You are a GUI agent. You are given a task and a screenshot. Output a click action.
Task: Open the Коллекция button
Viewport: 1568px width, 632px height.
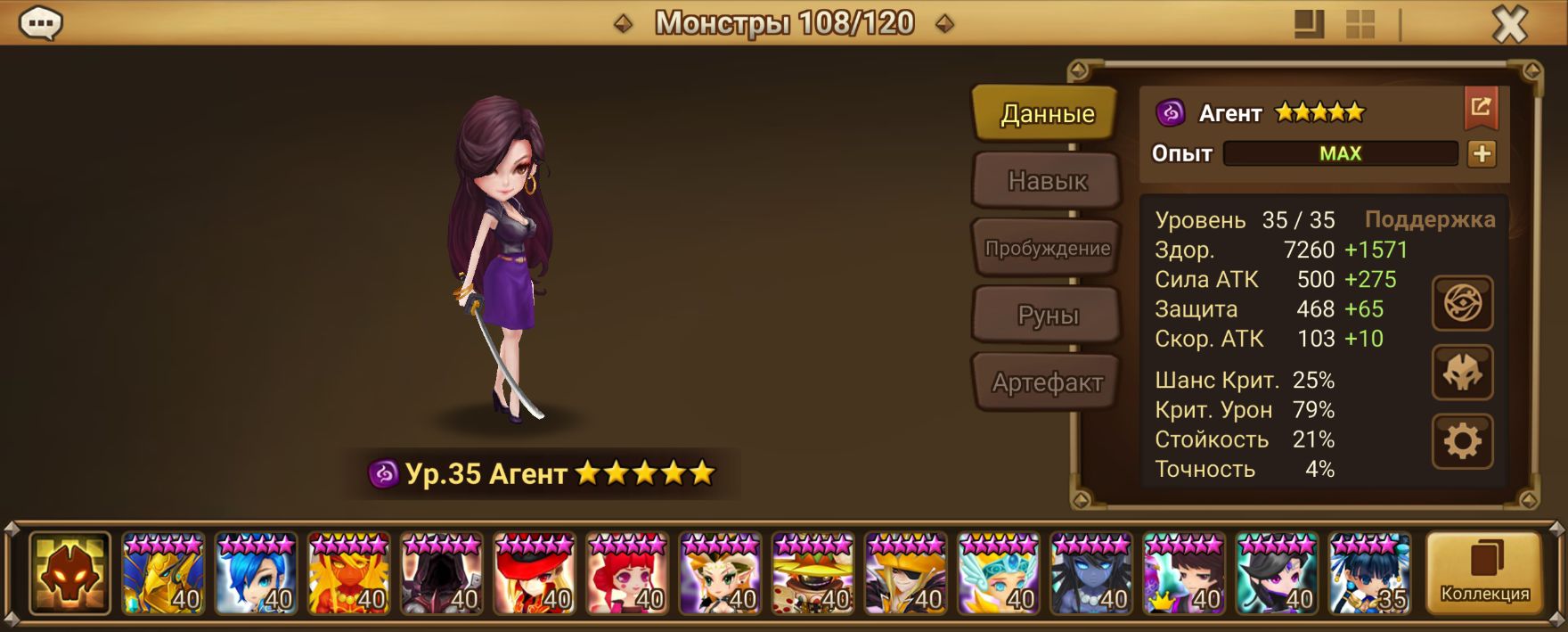point(1484,573)
